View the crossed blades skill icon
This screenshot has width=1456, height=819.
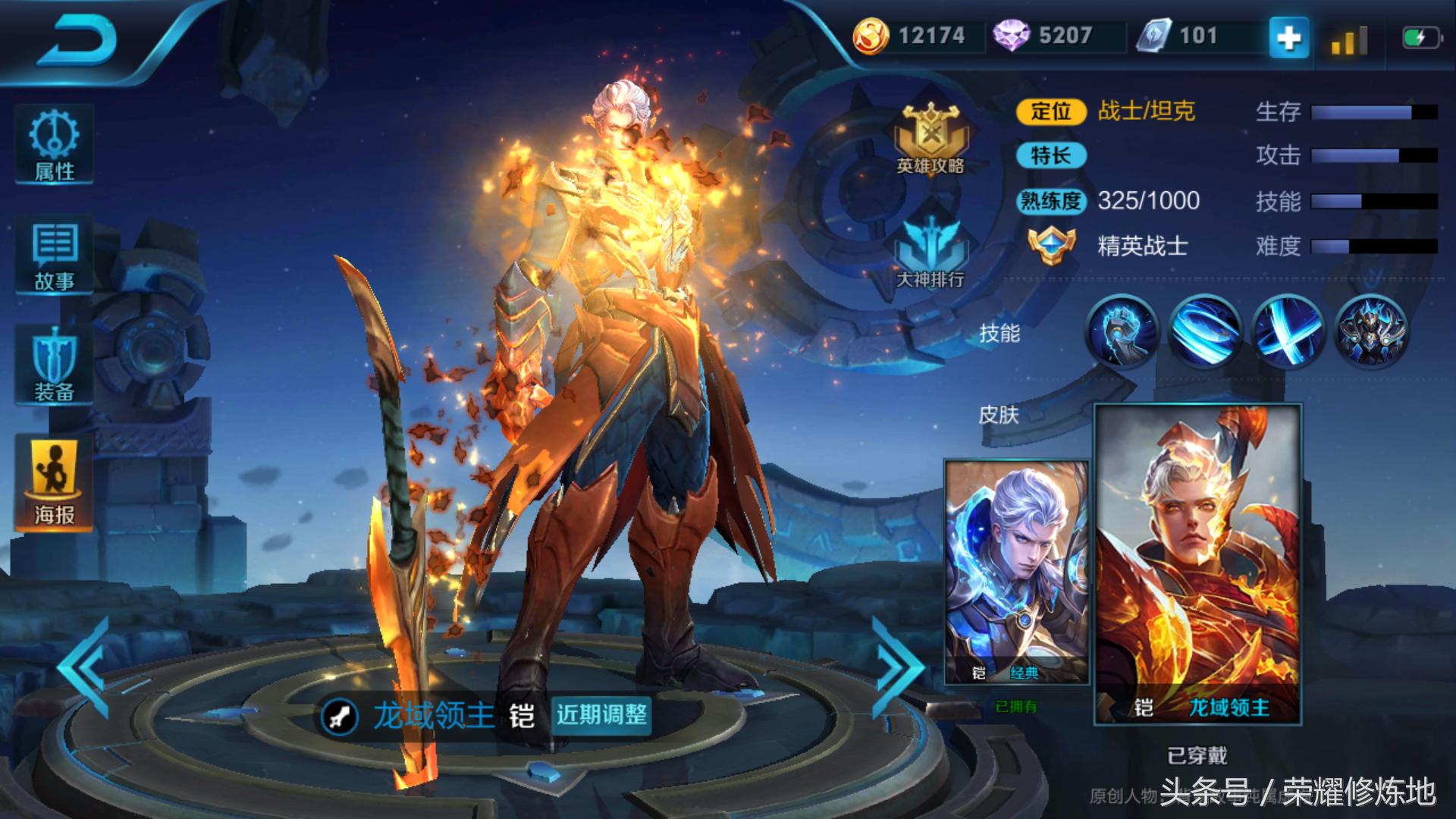click(1287, 332)
